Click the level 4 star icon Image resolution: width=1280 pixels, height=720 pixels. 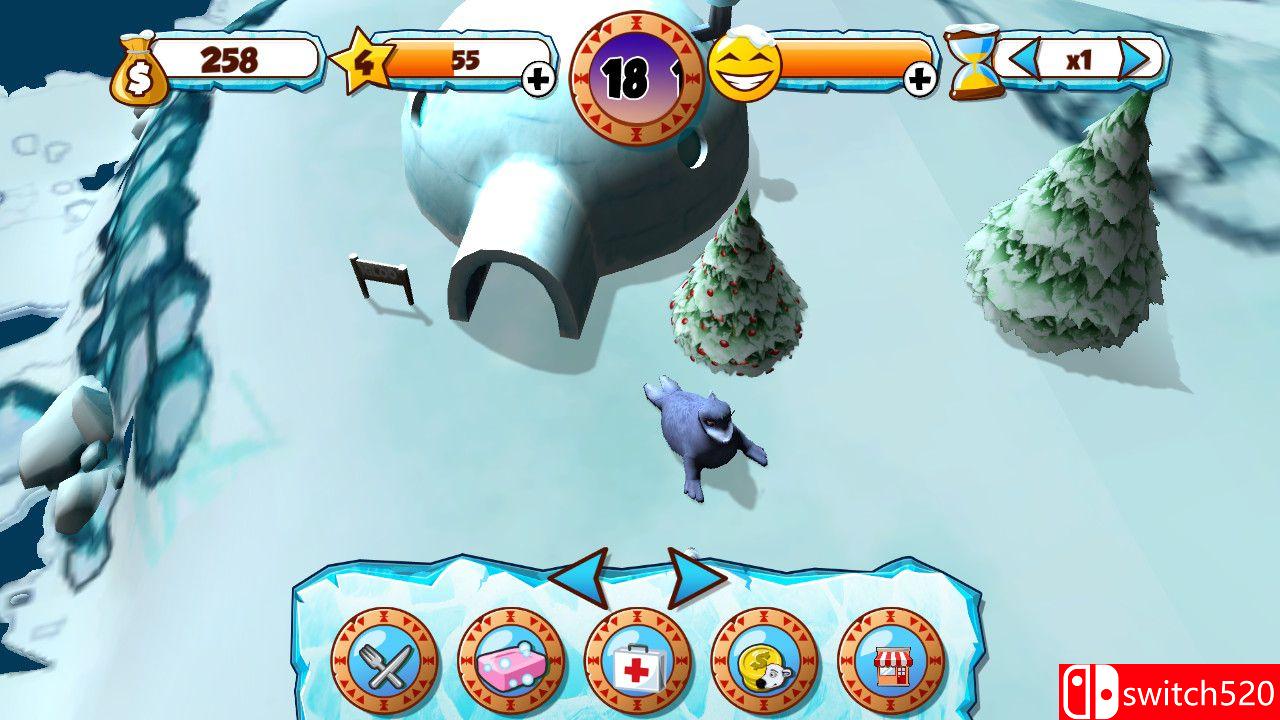(x=366, y=60)
